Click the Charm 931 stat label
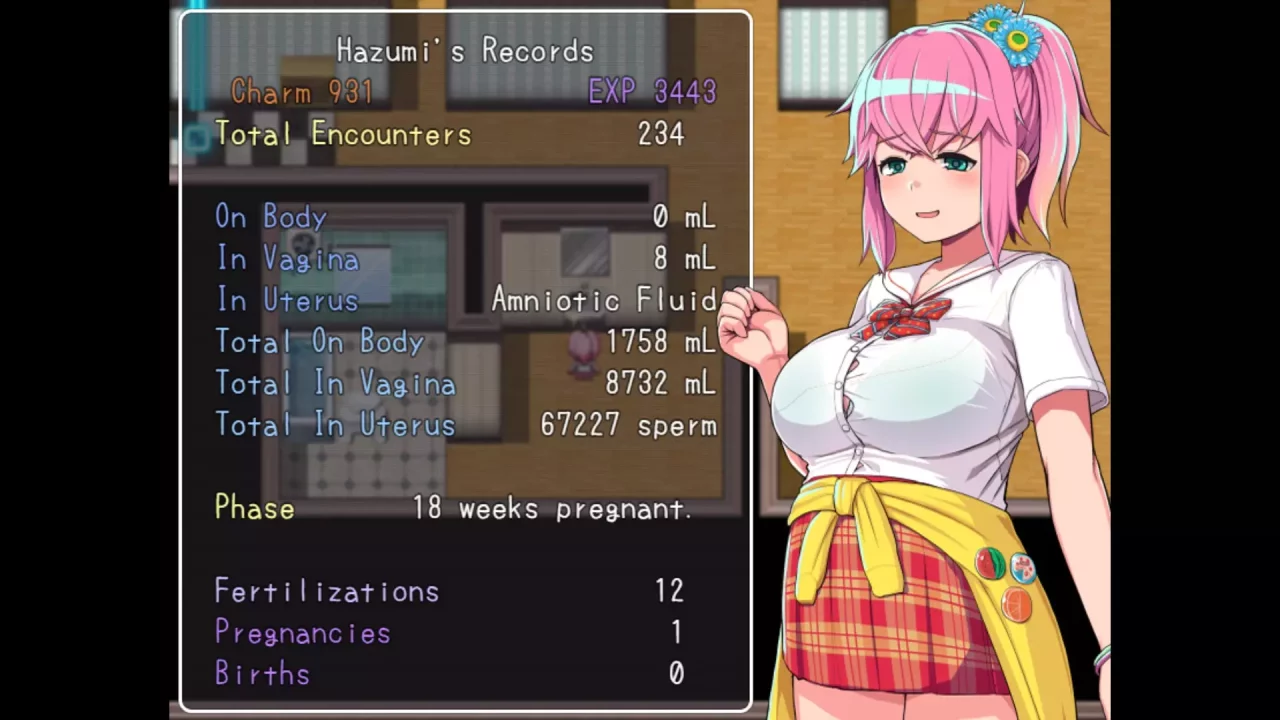The width and height of the screenshot is (1280, 720). click(302, 92)
